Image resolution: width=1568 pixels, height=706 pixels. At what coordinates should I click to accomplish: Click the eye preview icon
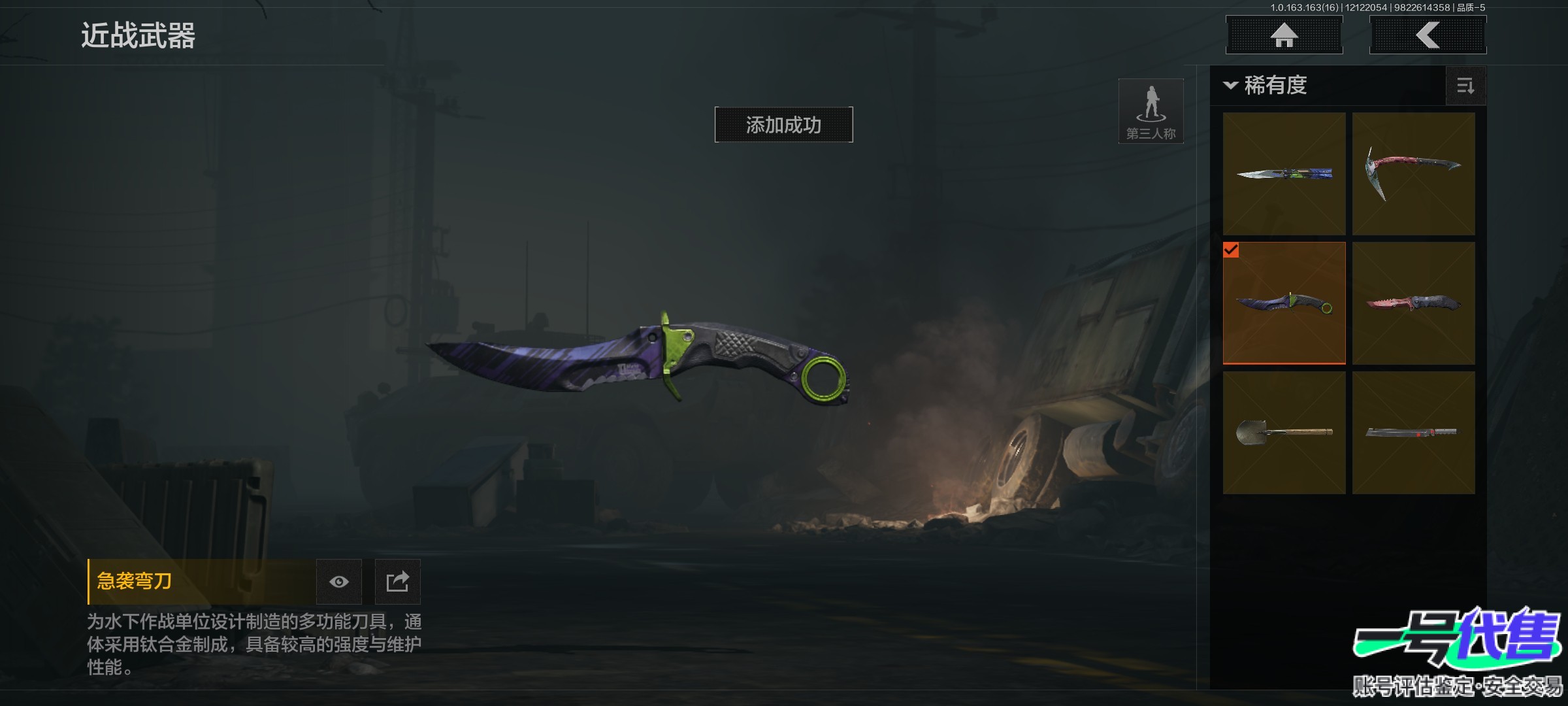[338, 582]
